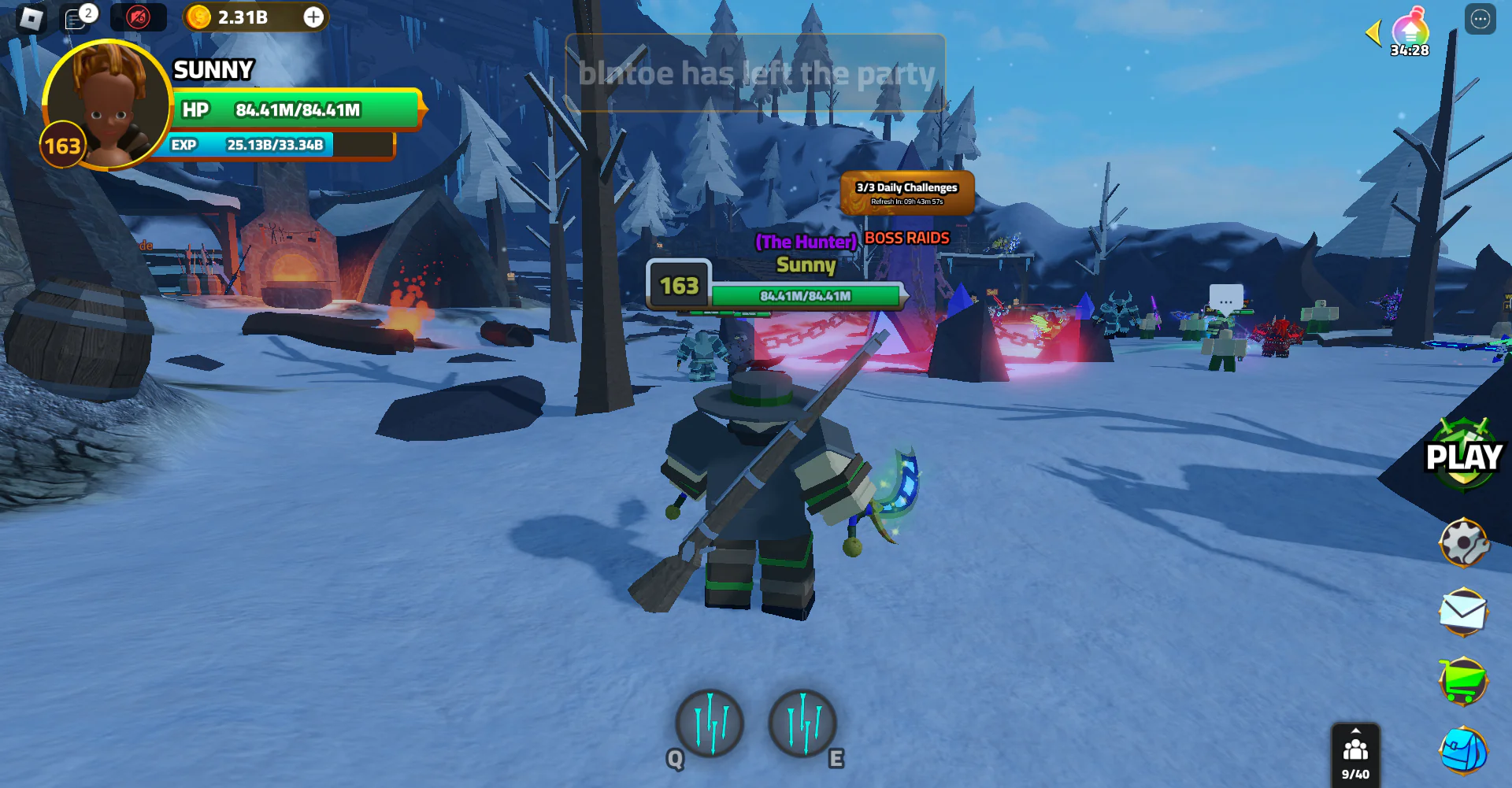Show the 9/40 player list
This screenshot has height=788, width=1512.
point(1355,754)
